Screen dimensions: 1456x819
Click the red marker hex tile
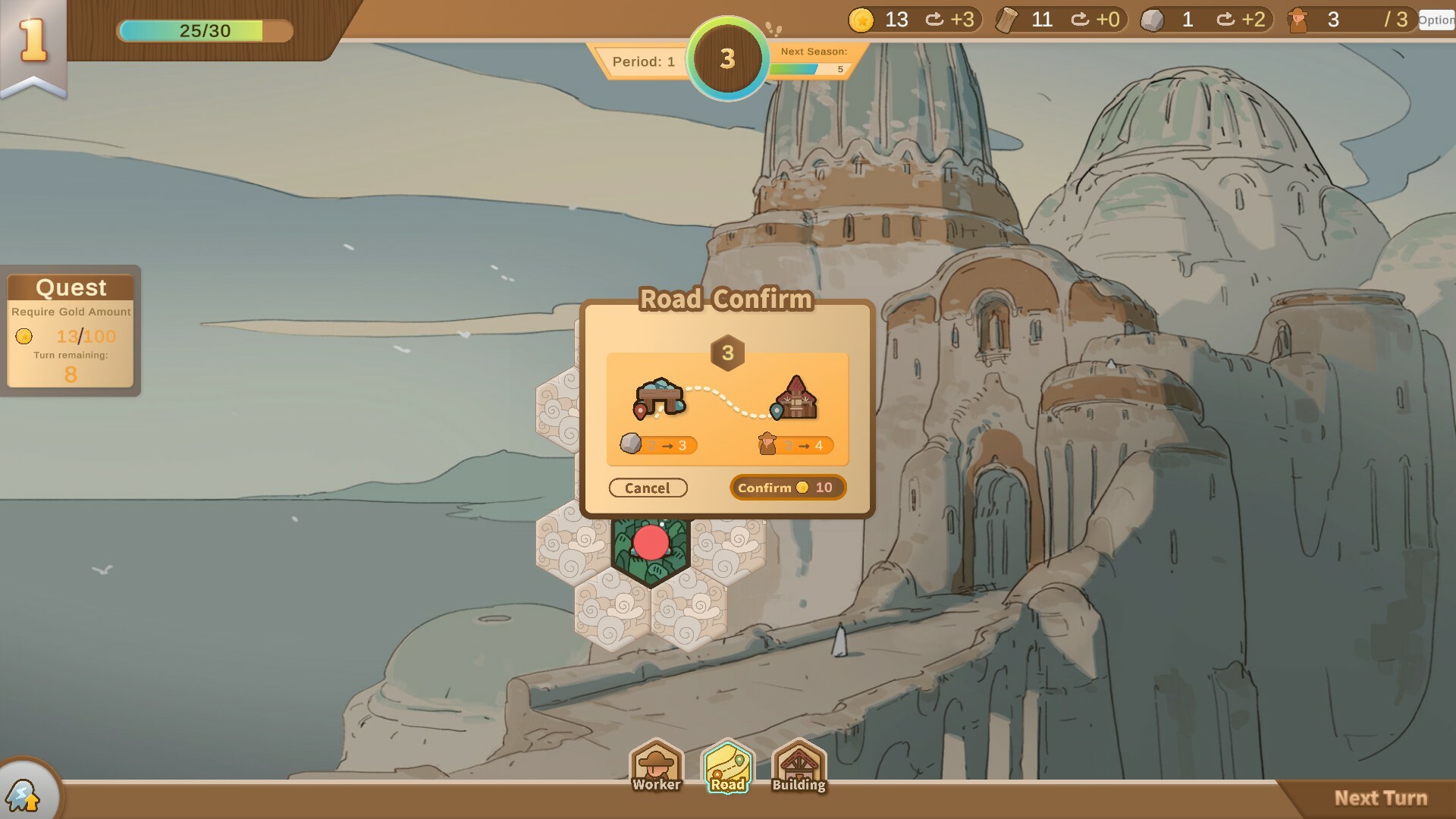[x=651, y=542]
